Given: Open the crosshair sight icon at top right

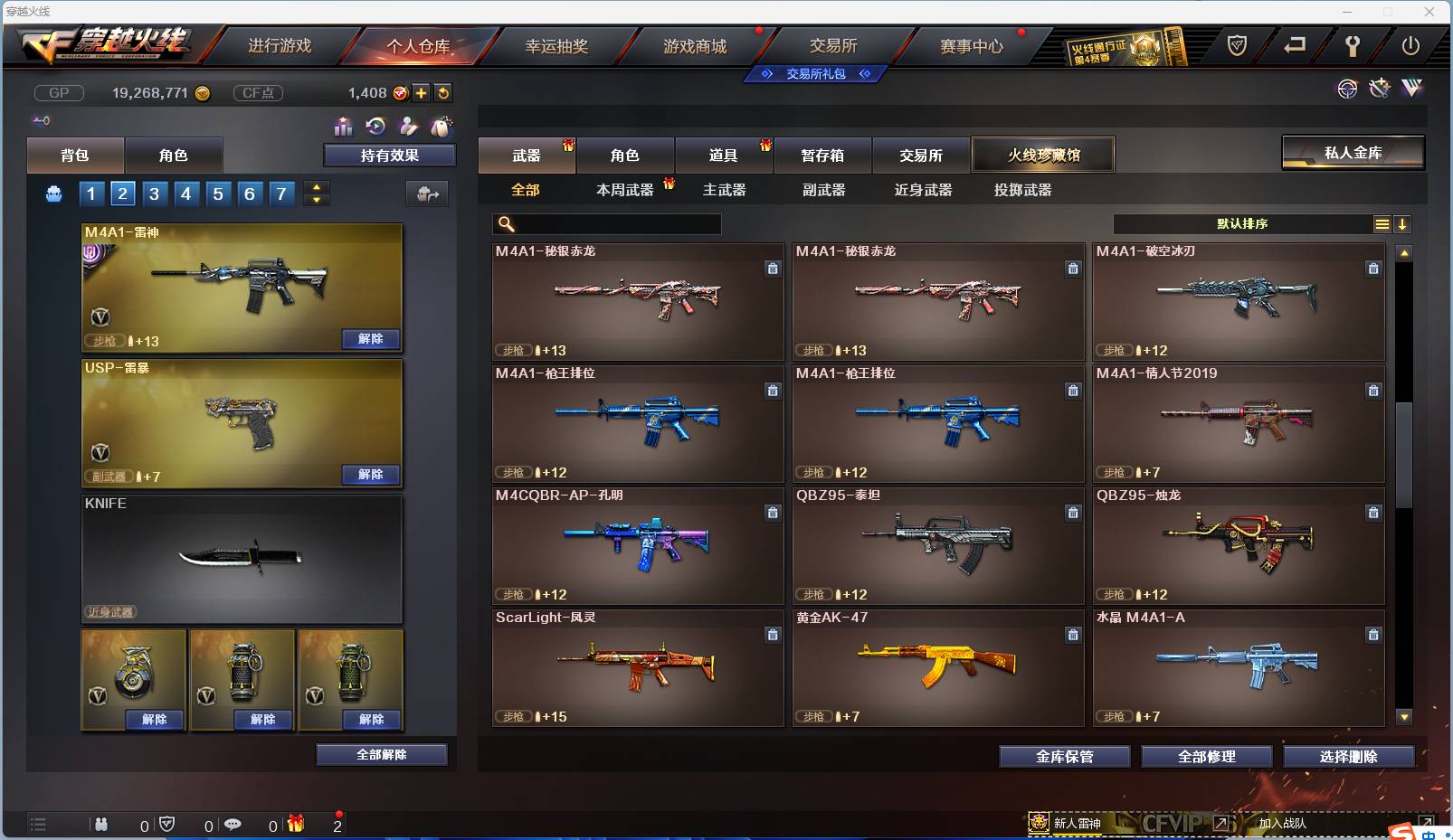Looking at the screenshot, I should 1348,88.
